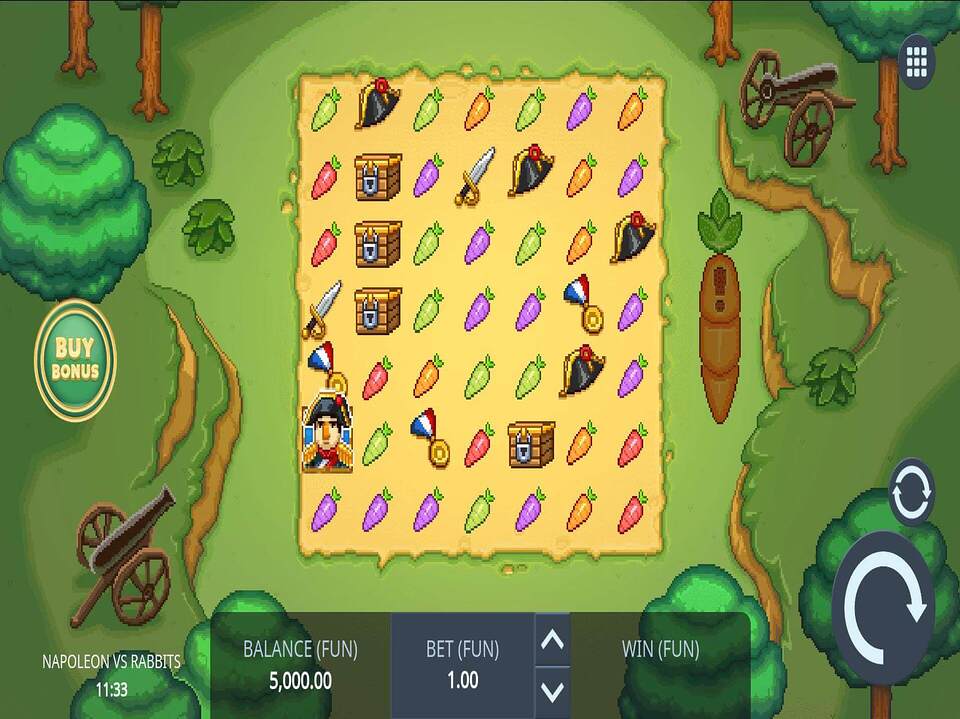The image size is (960, 719).
Task: Toggle autoplay with the small circular arrows button
Action: (x=911, y=492)
